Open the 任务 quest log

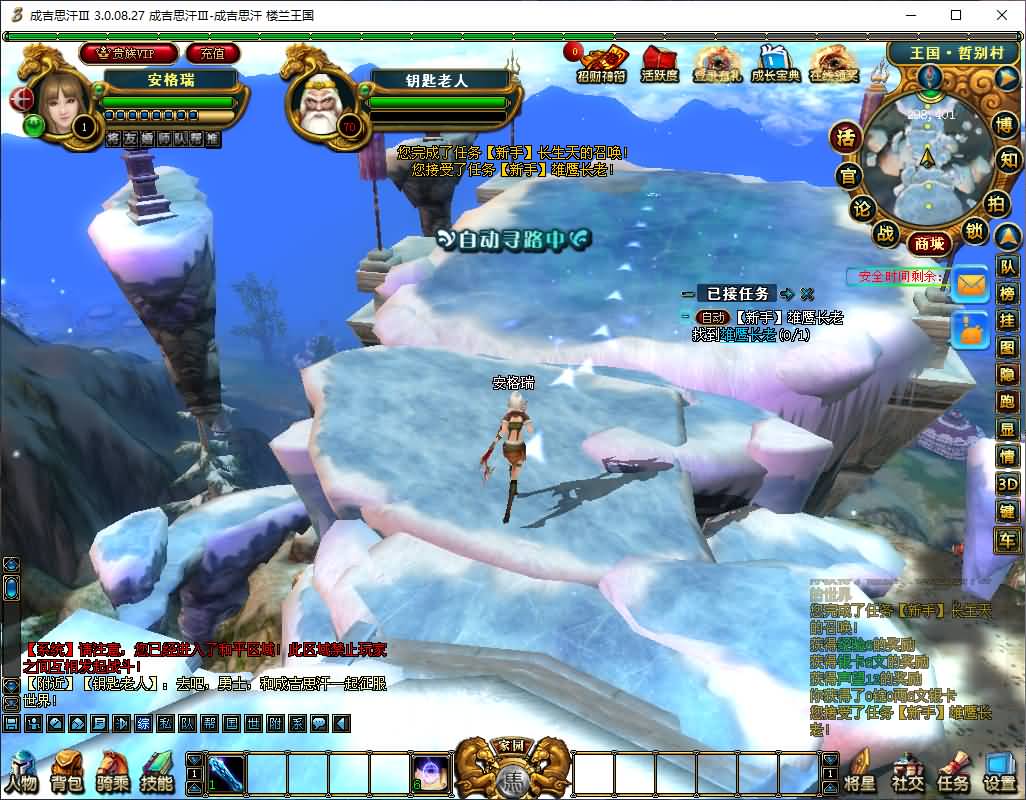point(952,773)
